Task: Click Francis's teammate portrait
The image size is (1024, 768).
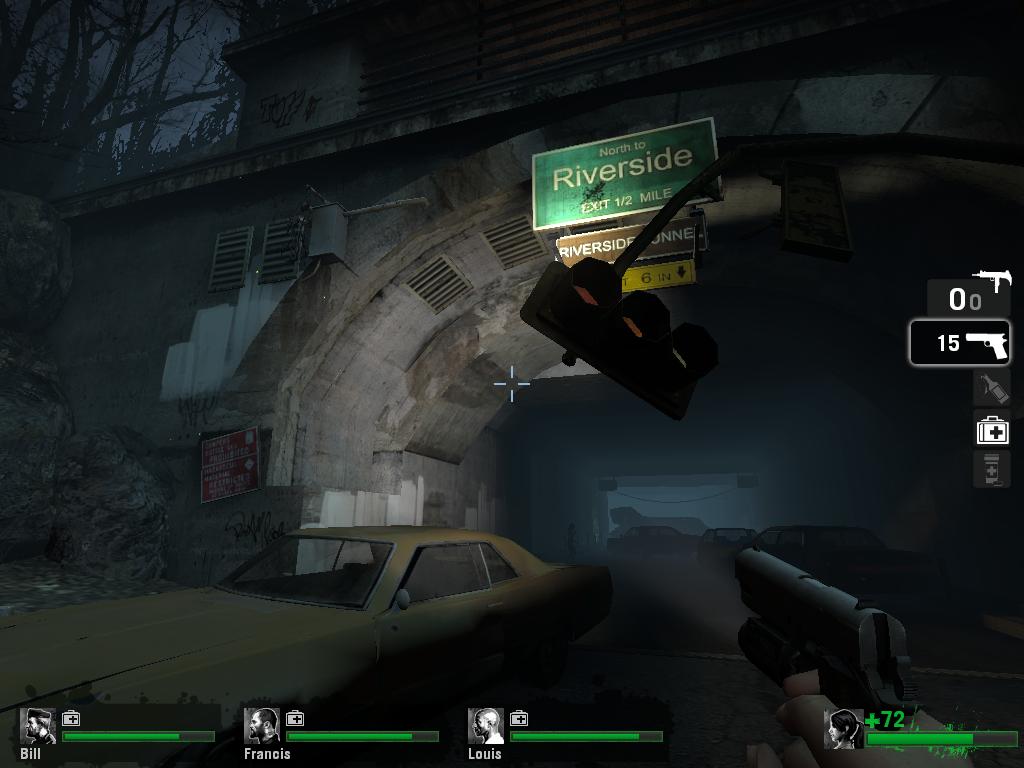Action: coord(262,727)
